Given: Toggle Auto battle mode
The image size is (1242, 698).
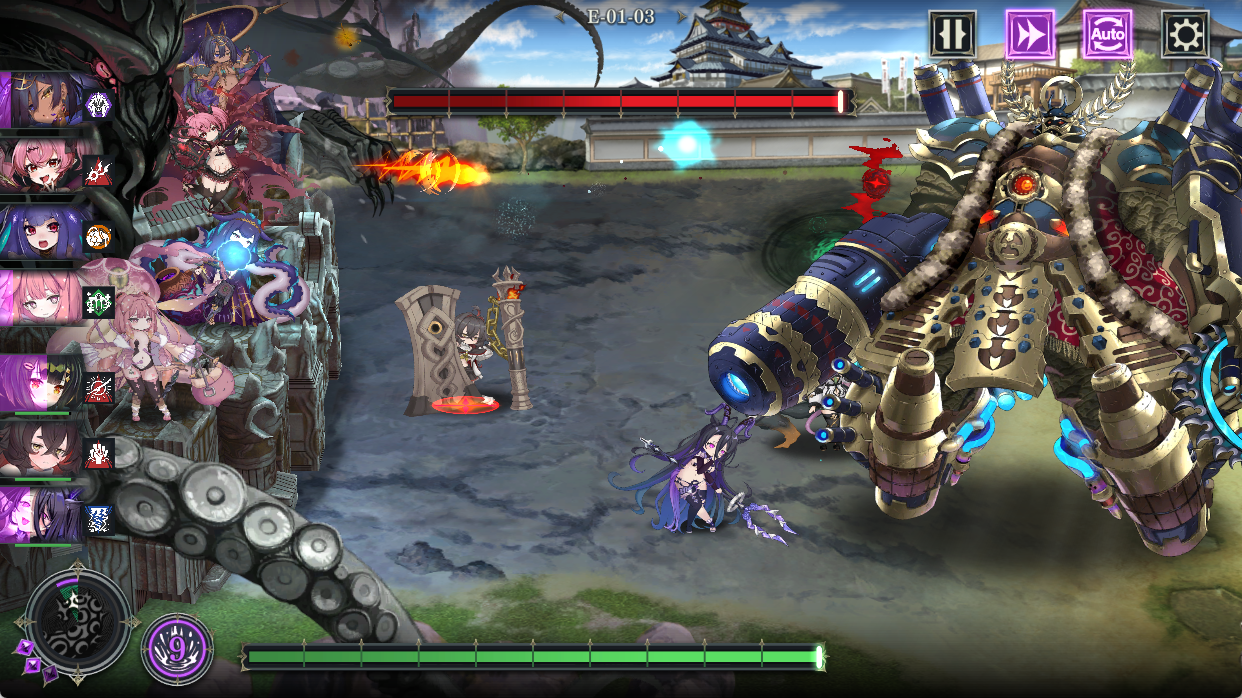Looking at the screenshot, I should coord(1107,35).
